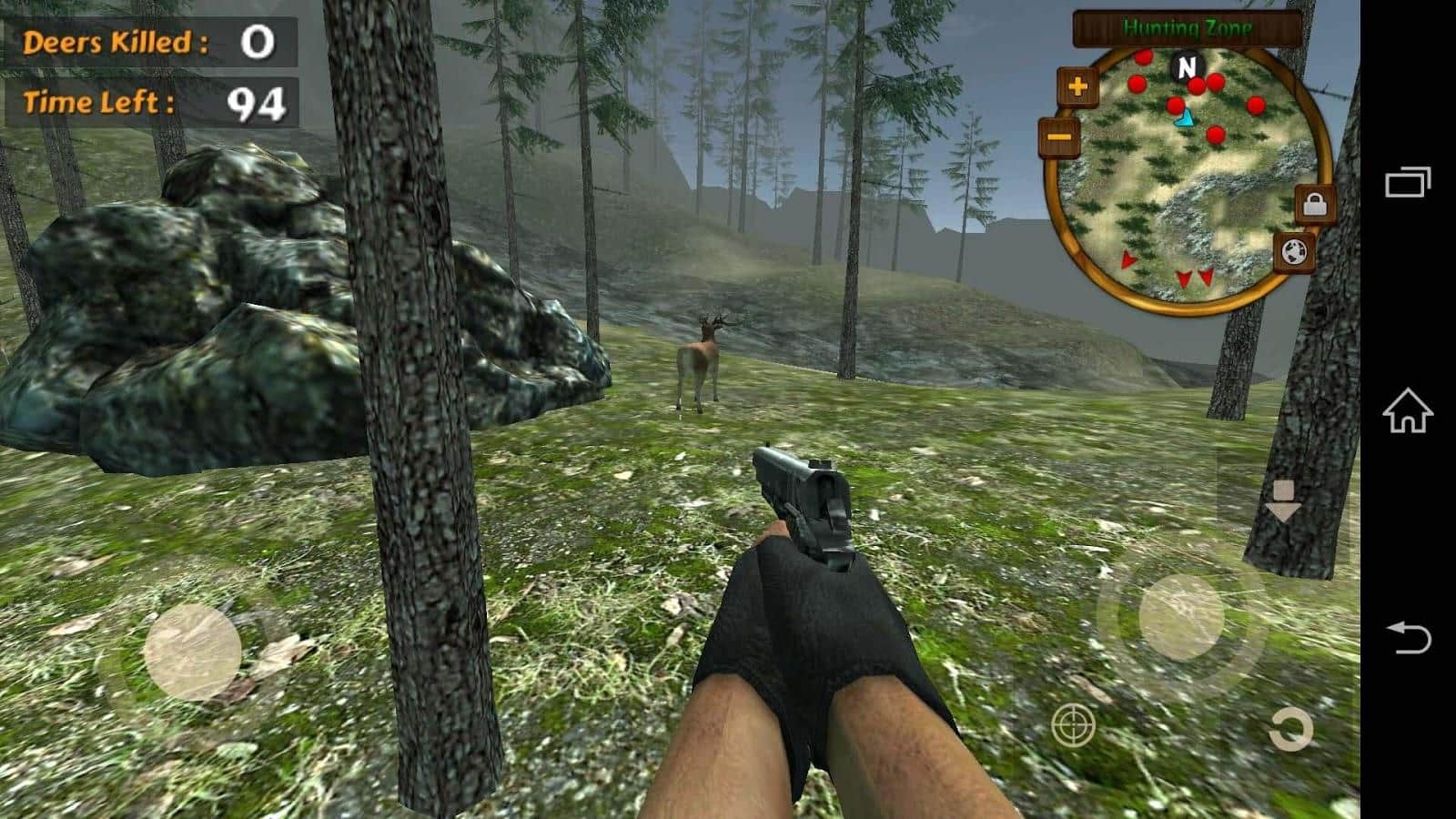The height and width of the screenshot is (819, 1456).
Task: Open the world map via the globe icon
Action: click(1296, 253)
